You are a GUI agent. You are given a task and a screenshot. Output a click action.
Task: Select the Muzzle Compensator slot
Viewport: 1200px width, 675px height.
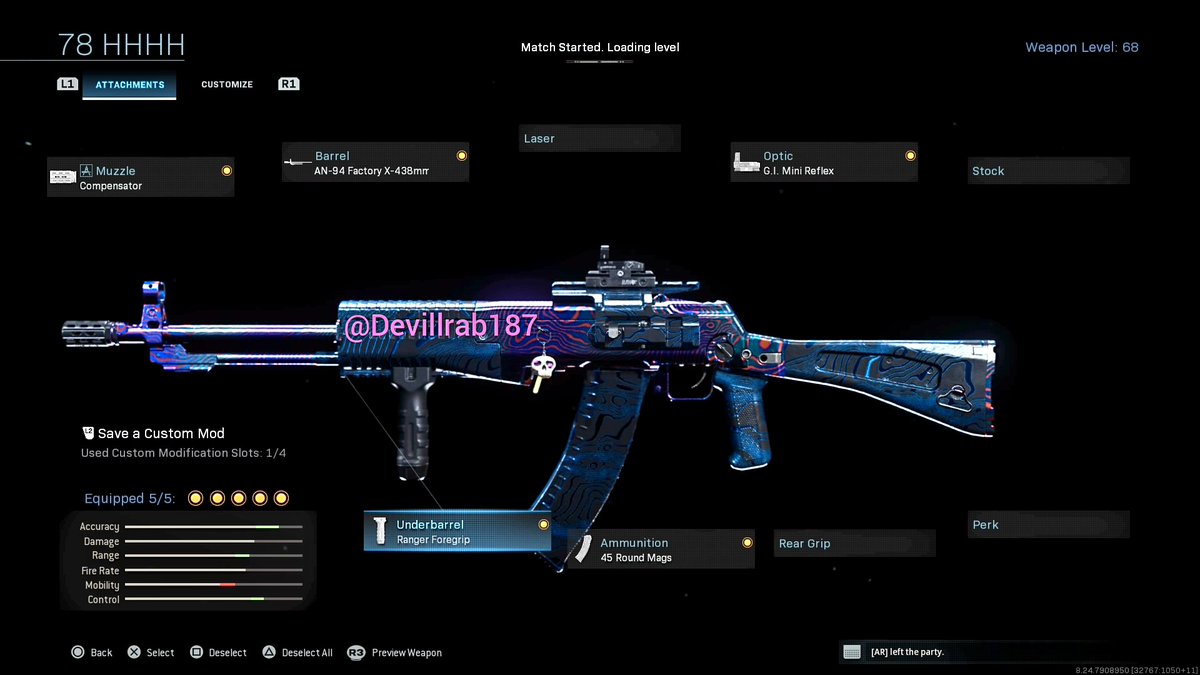click(x=141, y=178)
